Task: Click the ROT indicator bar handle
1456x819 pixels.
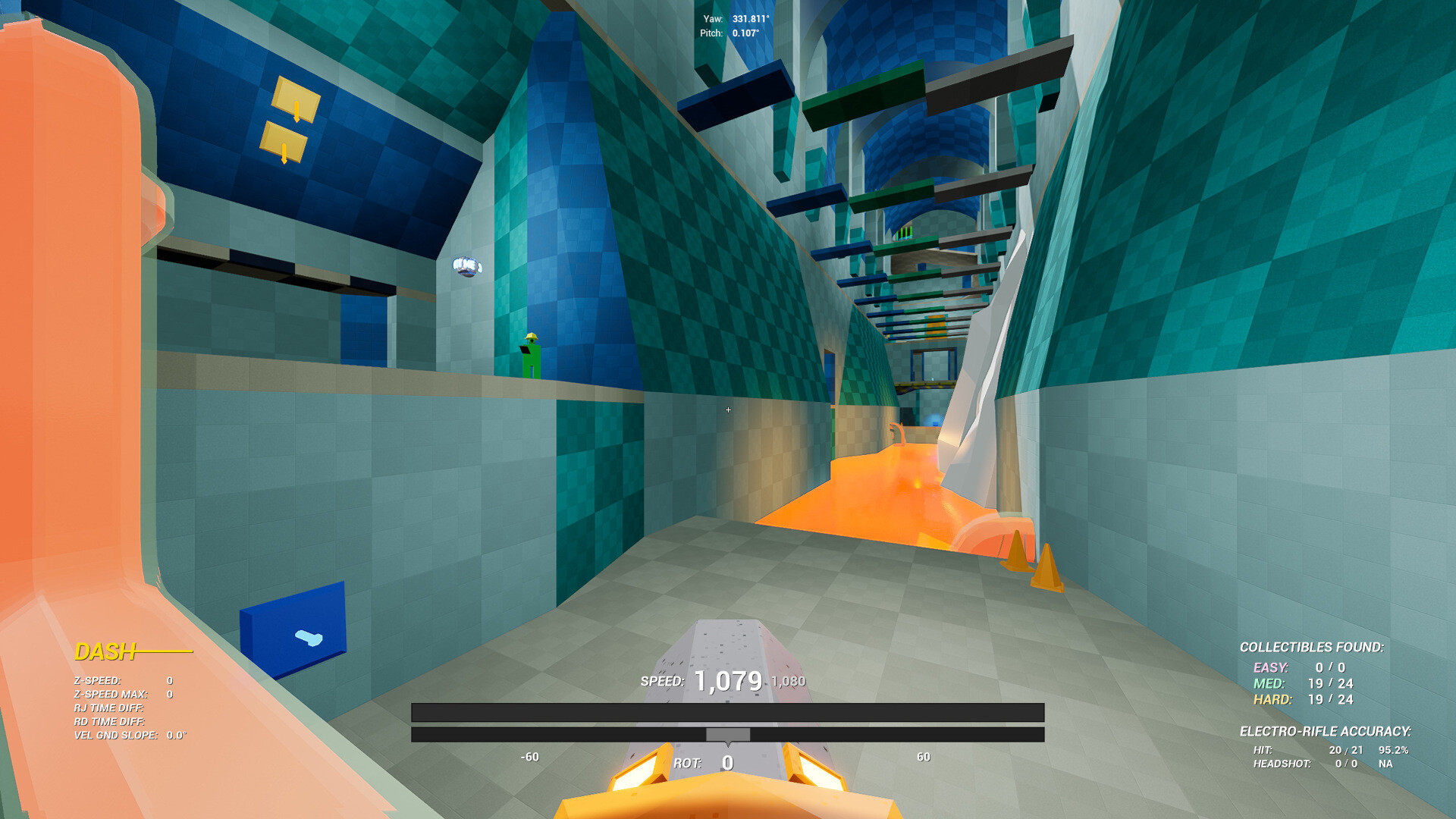Action: [x=726, y=733]
